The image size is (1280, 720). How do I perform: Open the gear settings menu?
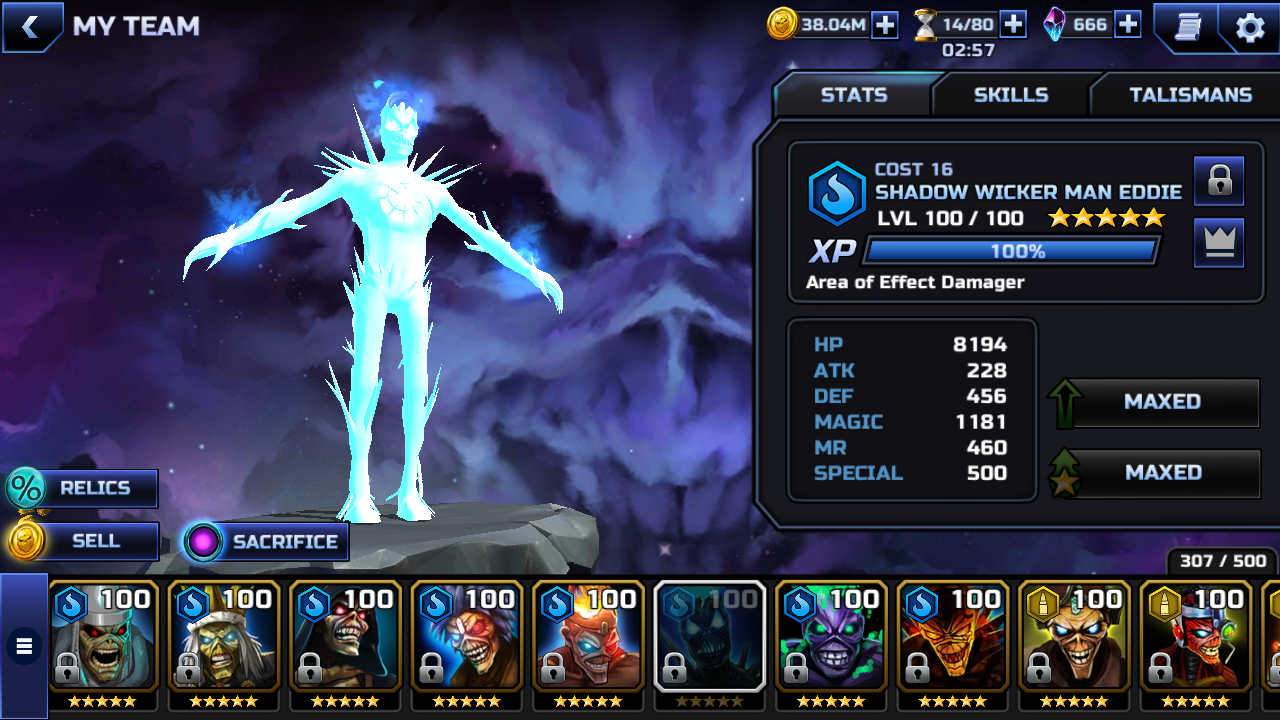[1250, 27]
